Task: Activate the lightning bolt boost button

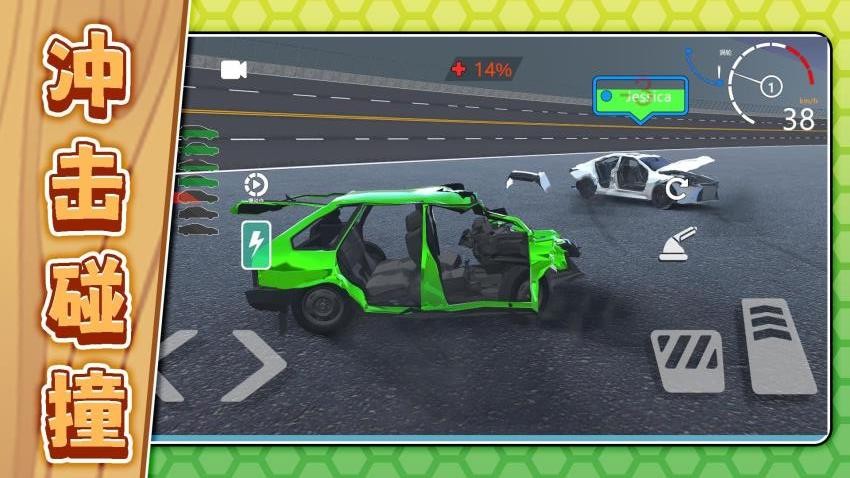Action: [x=255, y=245]
